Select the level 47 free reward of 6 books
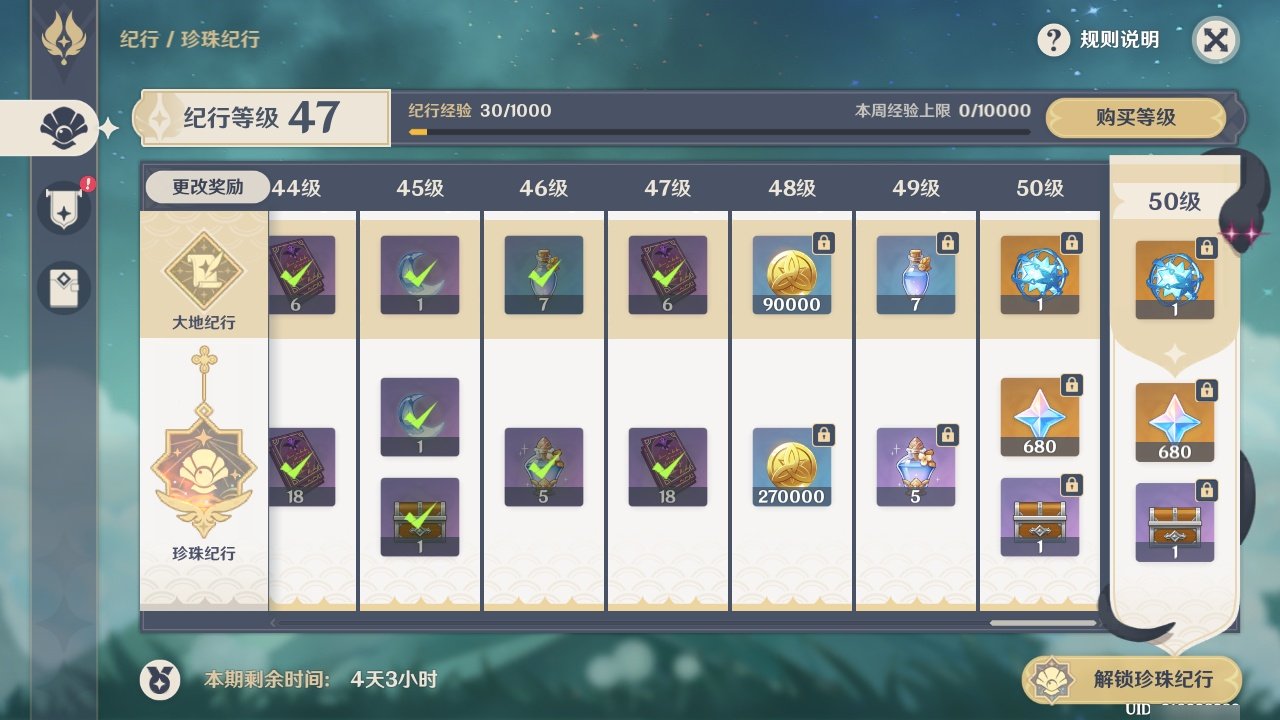1280x720 pixels. (x=667, y=275)
